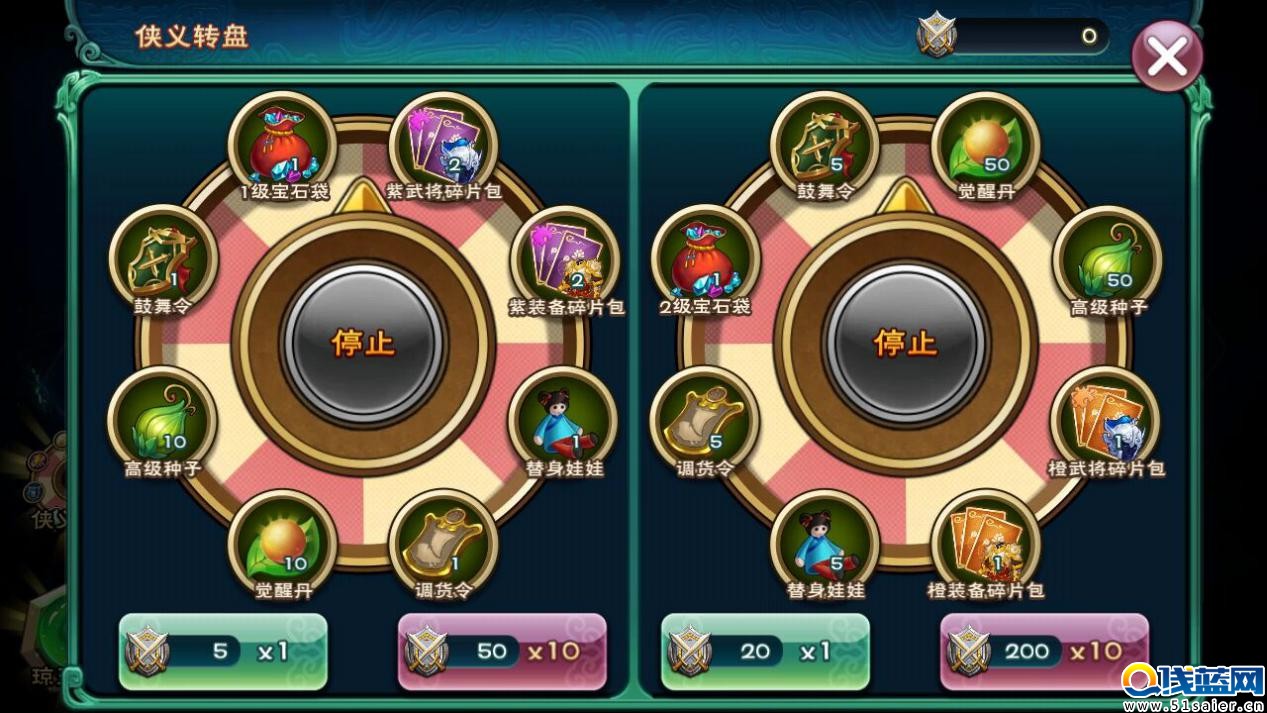The height and width of the screenshot is (713, 1267).
Task: Select the 高级种子 icon with 10 count
Action: (x=162, y=422)
